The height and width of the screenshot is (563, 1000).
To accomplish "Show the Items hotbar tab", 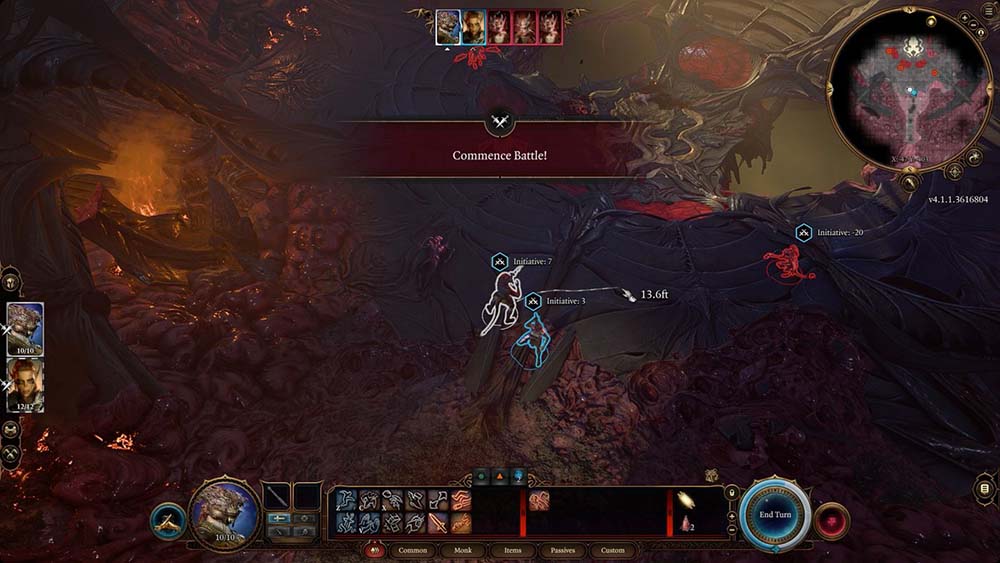I will click(x=512, y=550).
